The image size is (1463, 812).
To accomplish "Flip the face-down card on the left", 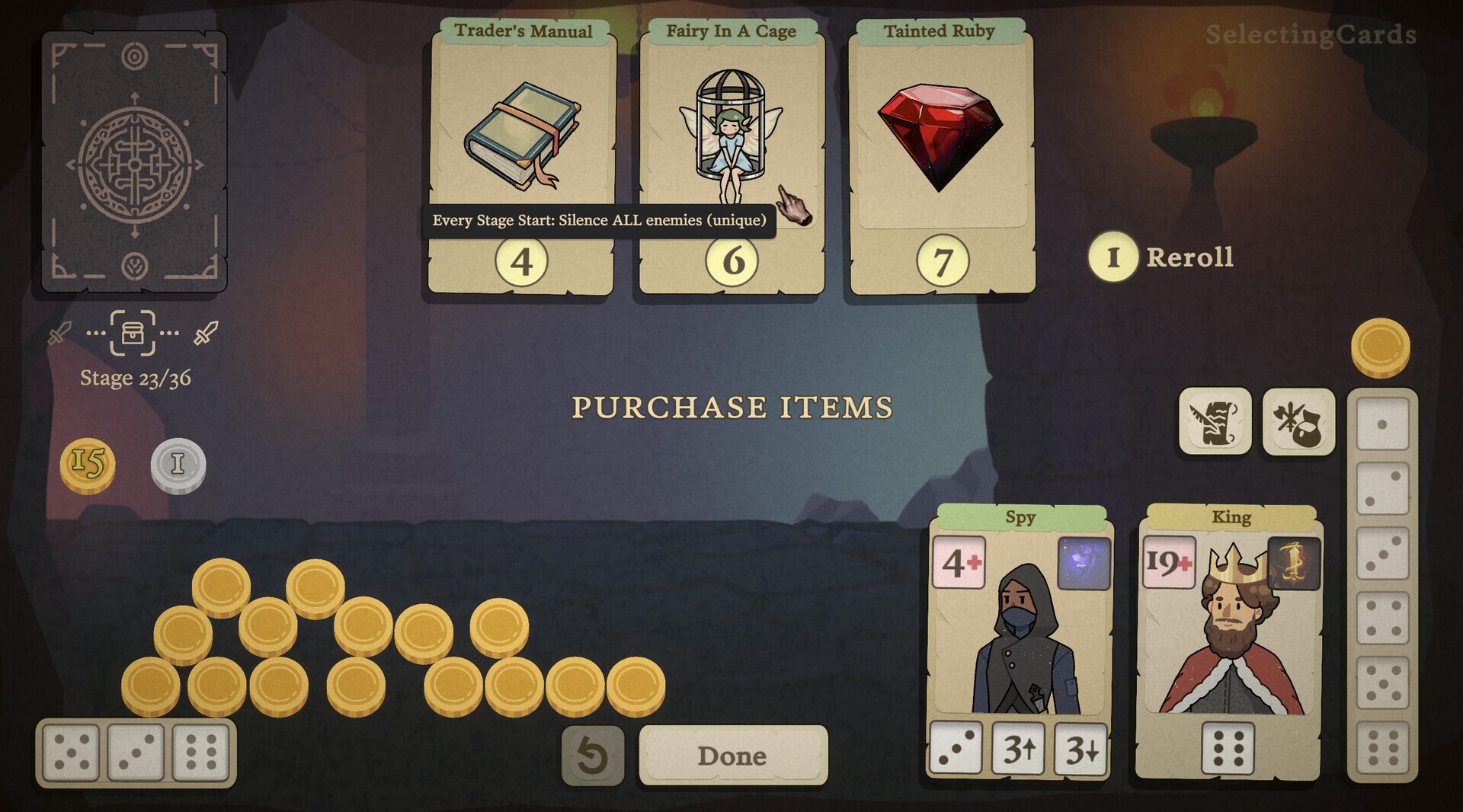I will click(x=135, y=161).
